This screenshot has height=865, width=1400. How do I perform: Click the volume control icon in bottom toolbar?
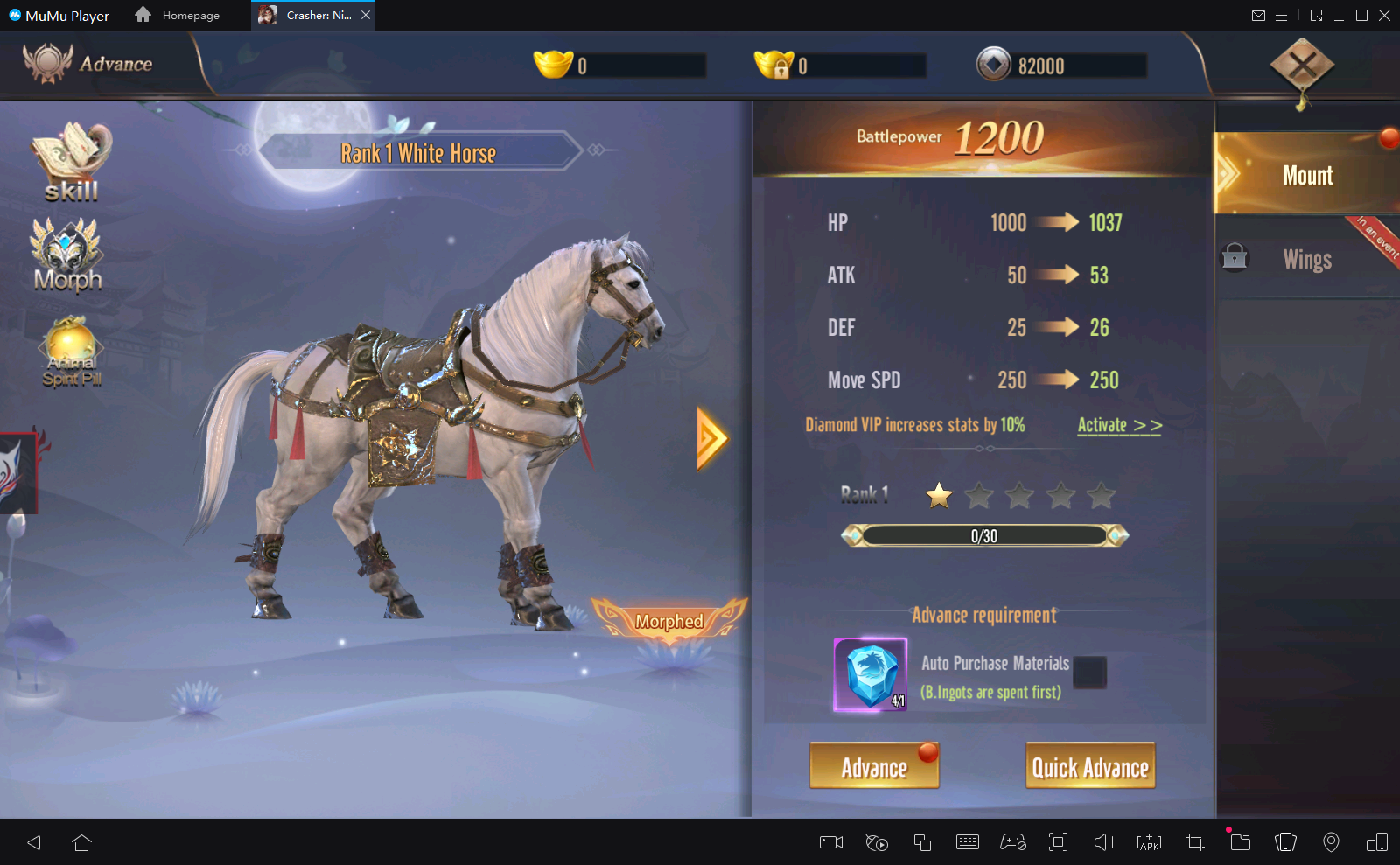point(1103,842)
